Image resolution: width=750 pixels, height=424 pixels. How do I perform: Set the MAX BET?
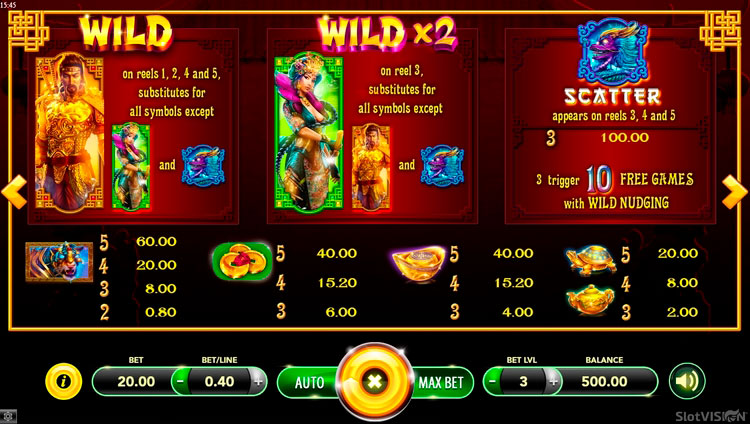(440, 382)
